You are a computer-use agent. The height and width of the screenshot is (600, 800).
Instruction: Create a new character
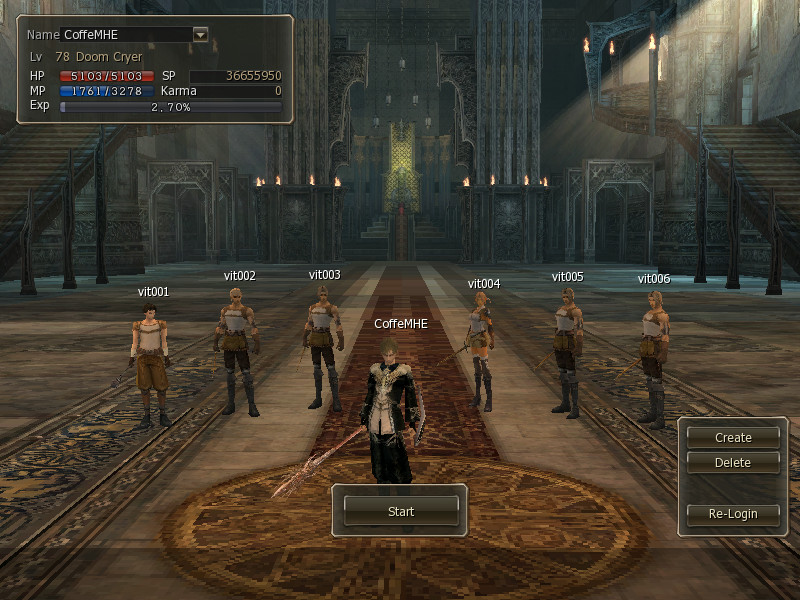coord(733,437)
